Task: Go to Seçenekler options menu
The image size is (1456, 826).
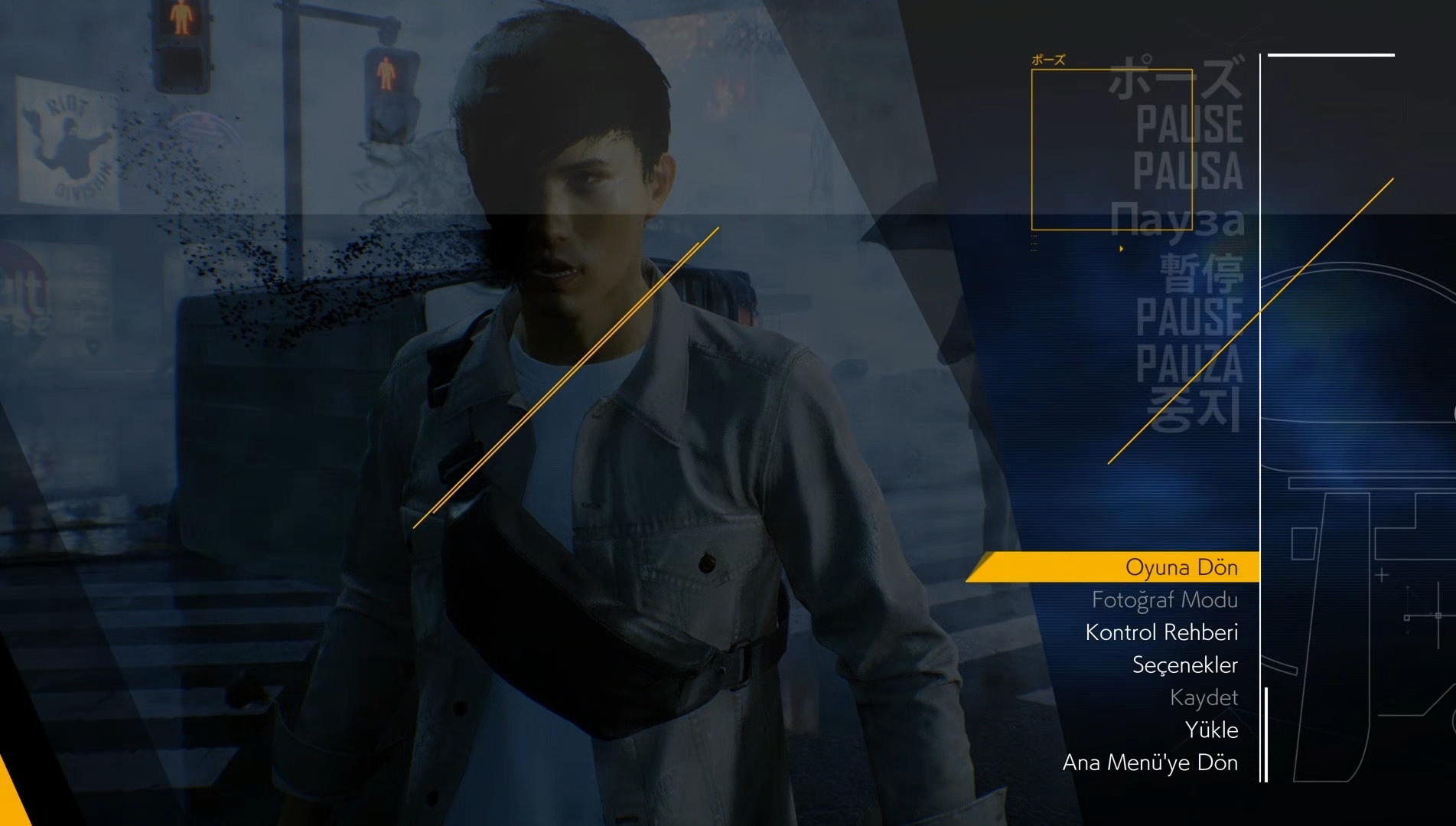Action: (x=1184, y=665)
